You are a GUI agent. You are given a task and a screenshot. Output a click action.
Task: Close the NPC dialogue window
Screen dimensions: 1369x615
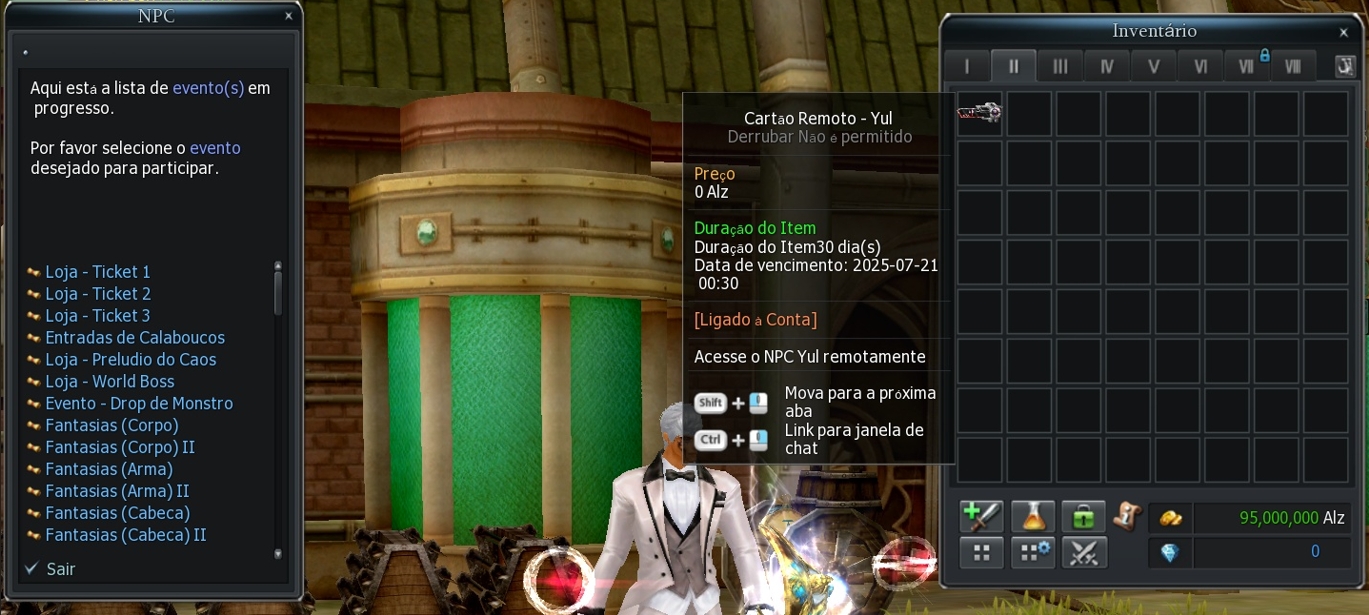288,16
